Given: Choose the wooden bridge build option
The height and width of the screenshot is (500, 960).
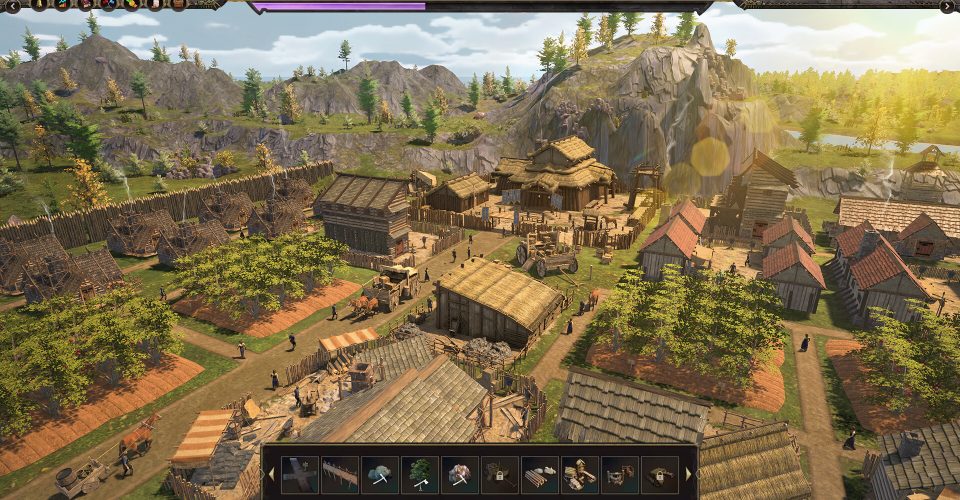Looking at the screenshot, I should click(340, 474).
